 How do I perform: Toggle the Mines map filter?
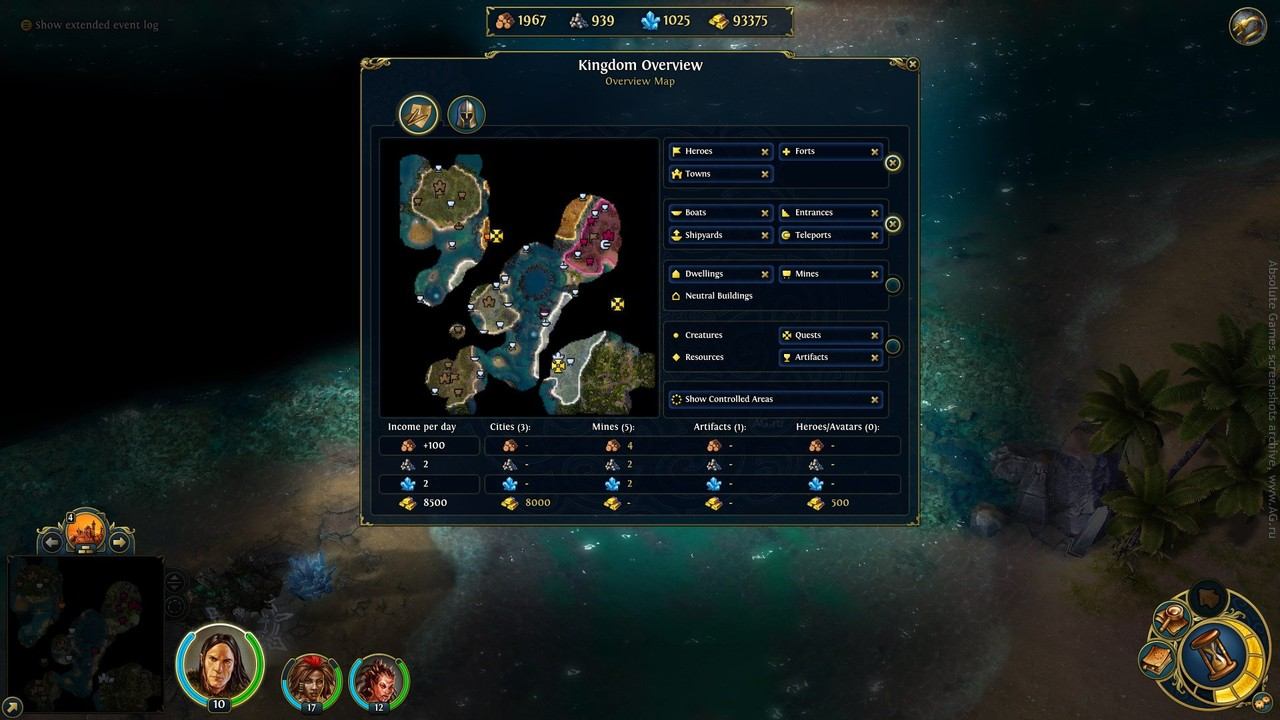coord(830,274)
